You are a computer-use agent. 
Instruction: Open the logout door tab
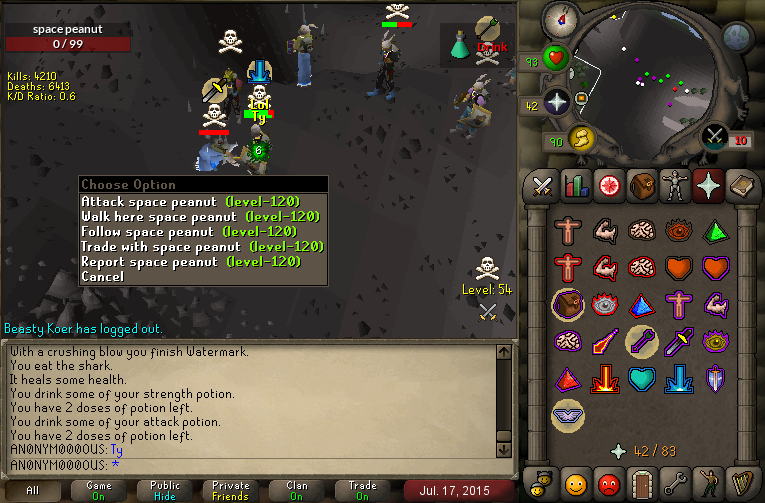(x=641, y=482)
